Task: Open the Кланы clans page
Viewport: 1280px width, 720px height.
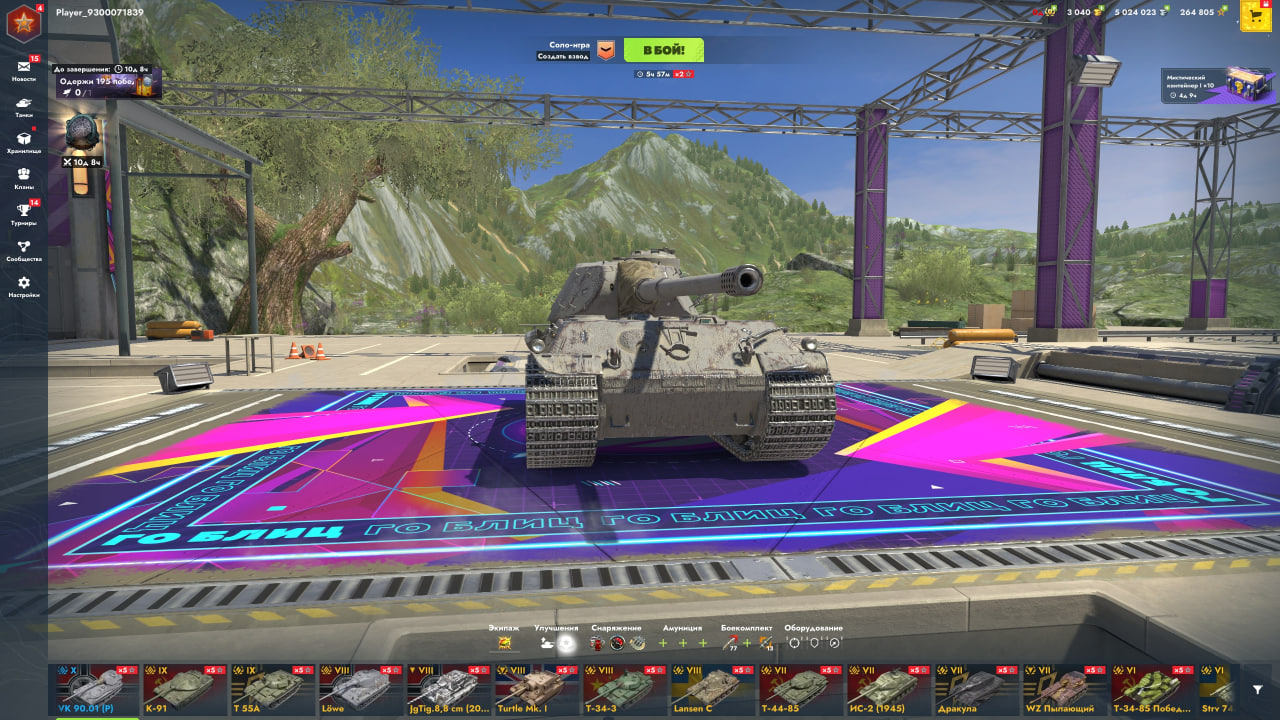Action: pyautogui.click(x=24, y=178)
